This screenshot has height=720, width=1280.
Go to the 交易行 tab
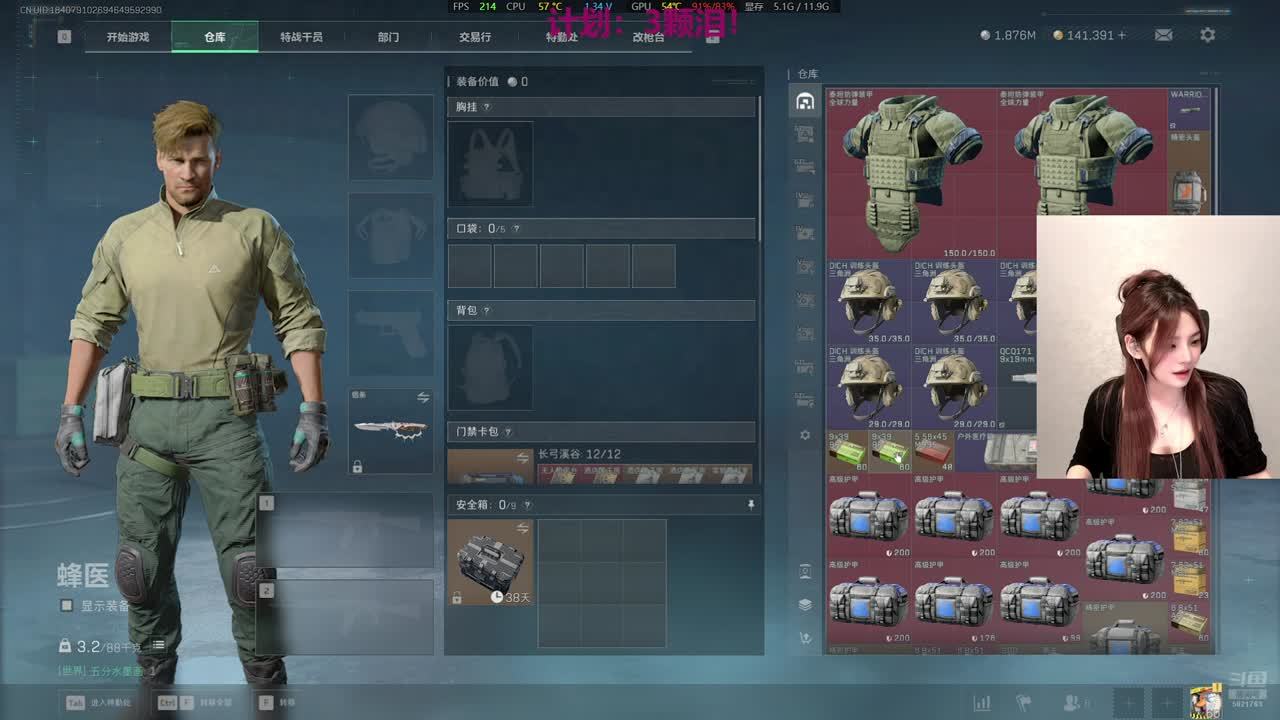[475, 37]
